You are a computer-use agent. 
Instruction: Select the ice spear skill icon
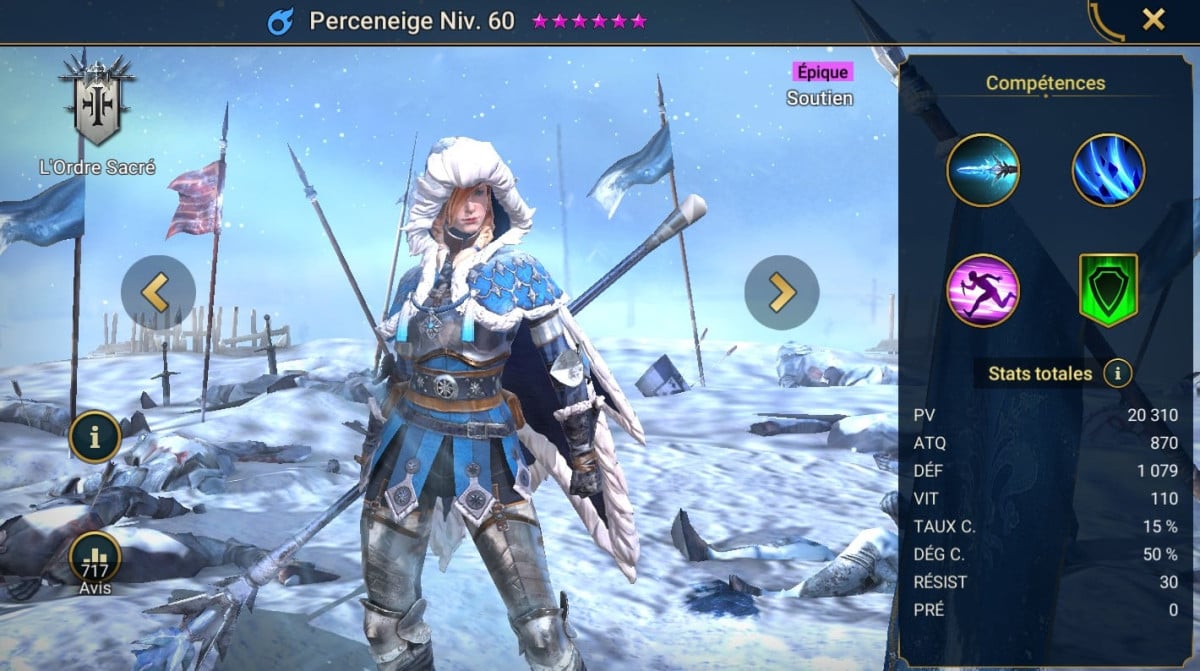983,170
